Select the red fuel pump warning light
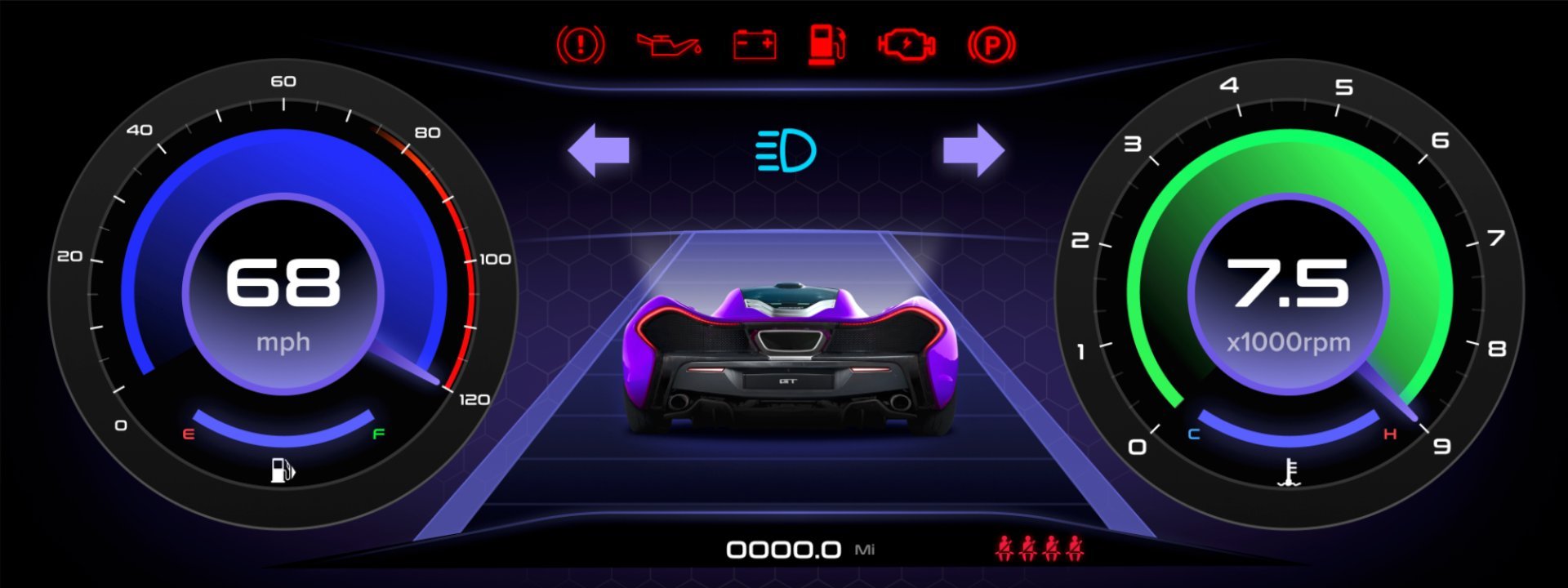 [826, 44]
